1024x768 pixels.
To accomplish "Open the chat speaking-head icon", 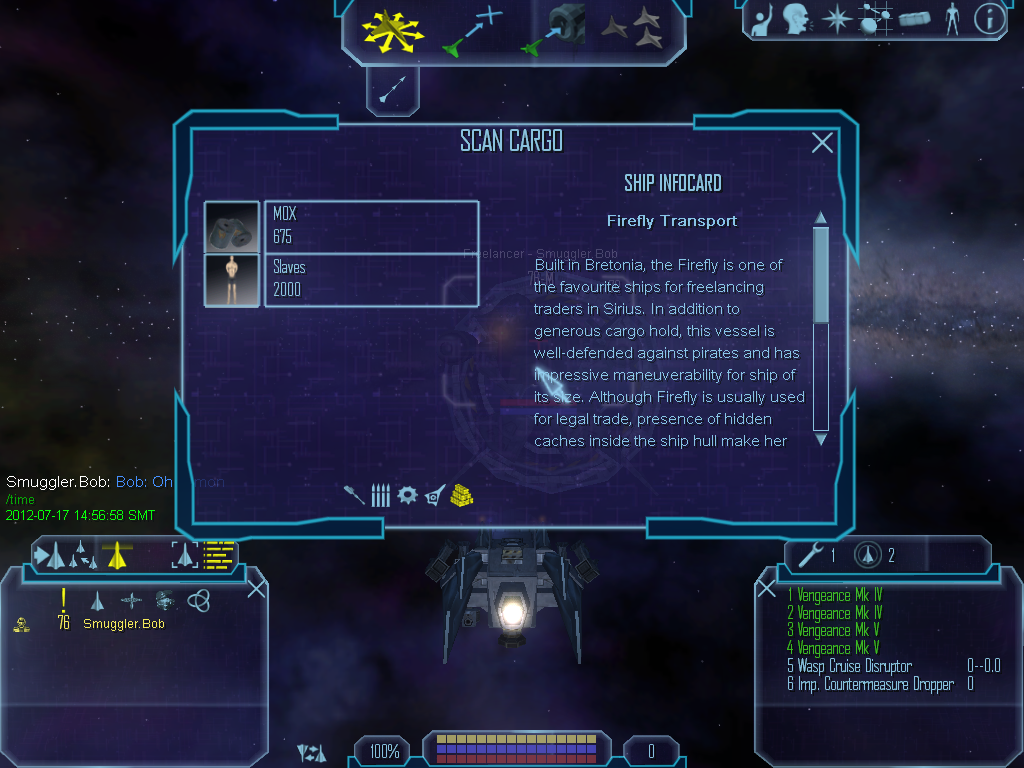I will pyautogui.click(x=796, y=19).
